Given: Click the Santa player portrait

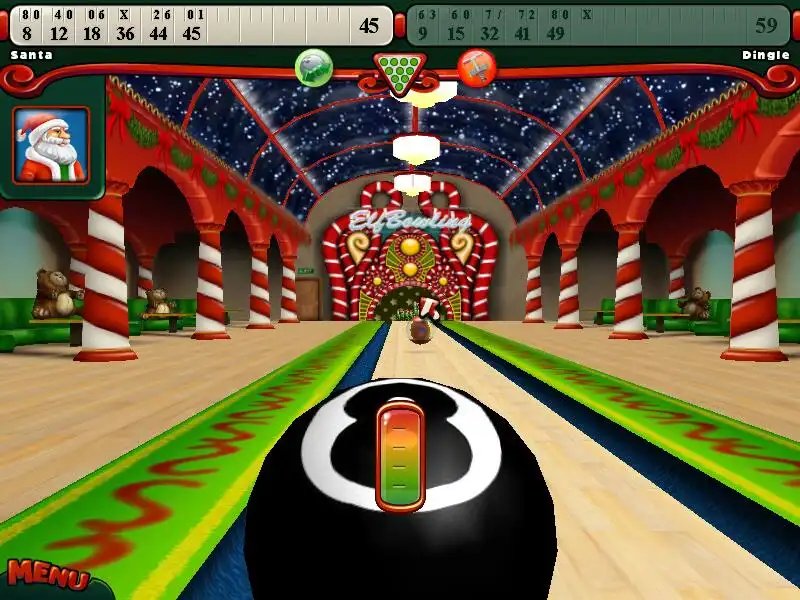Looking at the screenshot, I should pos(51,145).
